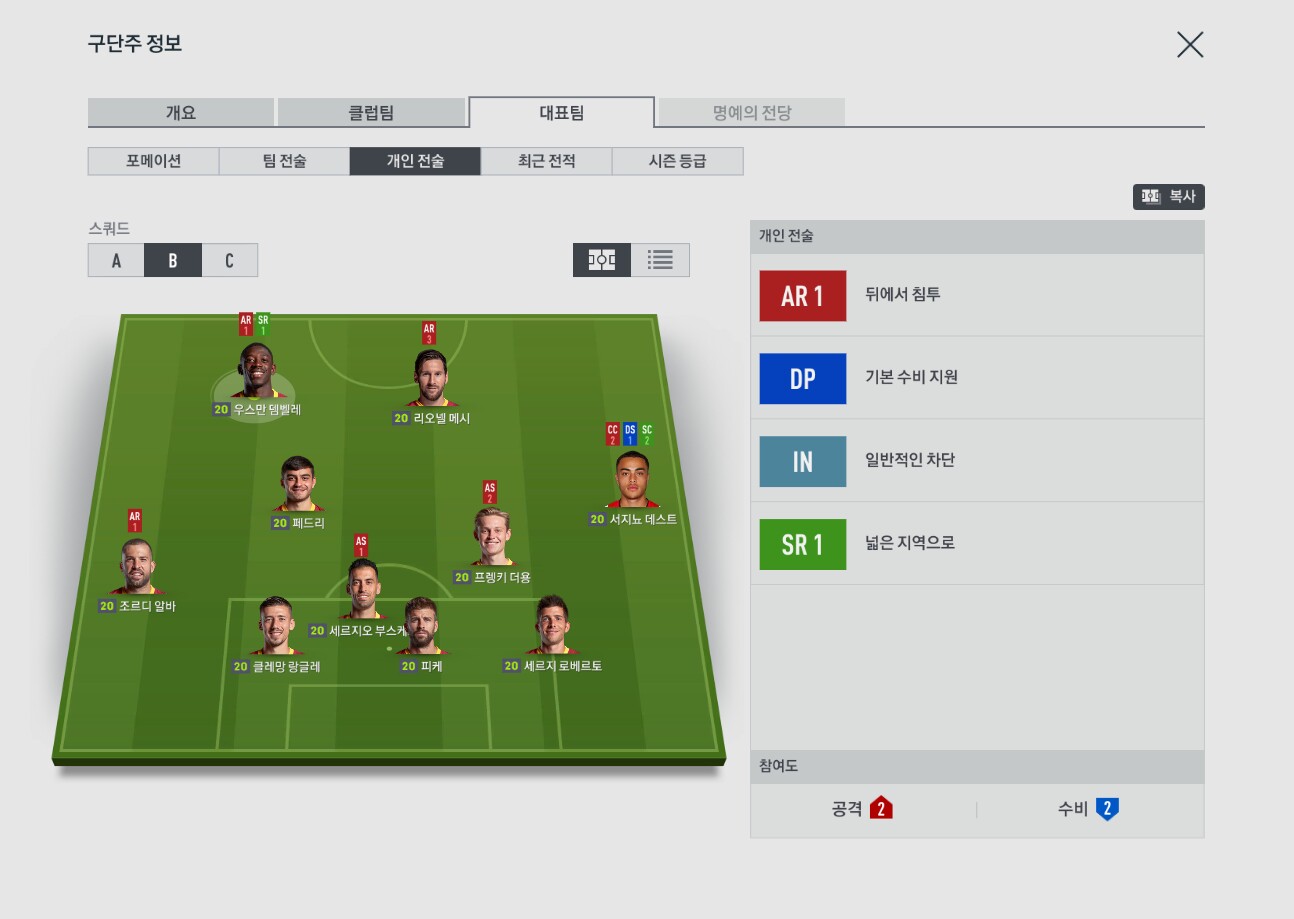Select the 대표팀 tab
The image size is (1294, 919).
point(561,112)
